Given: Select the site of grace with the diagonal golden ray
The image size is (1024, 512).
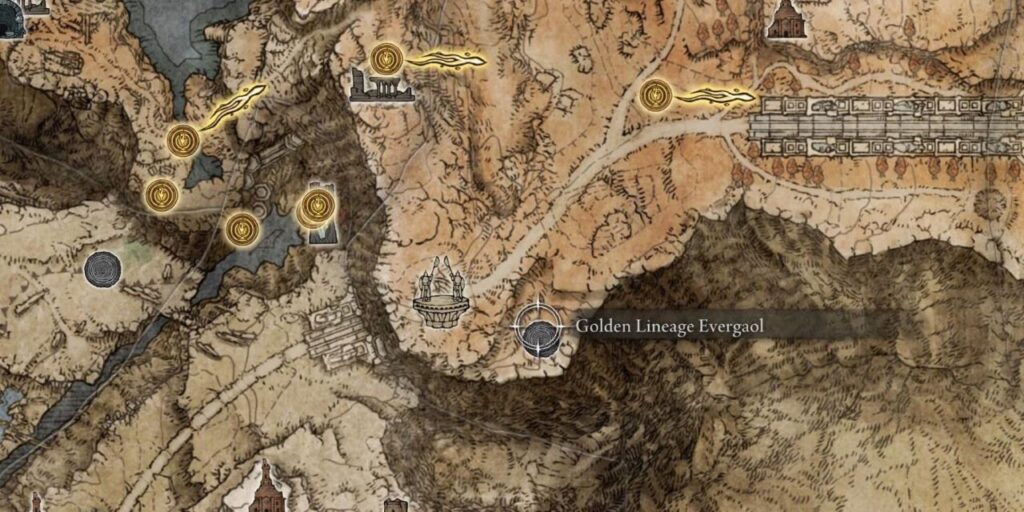Looking at the screenshot, I should coord(183,140).
